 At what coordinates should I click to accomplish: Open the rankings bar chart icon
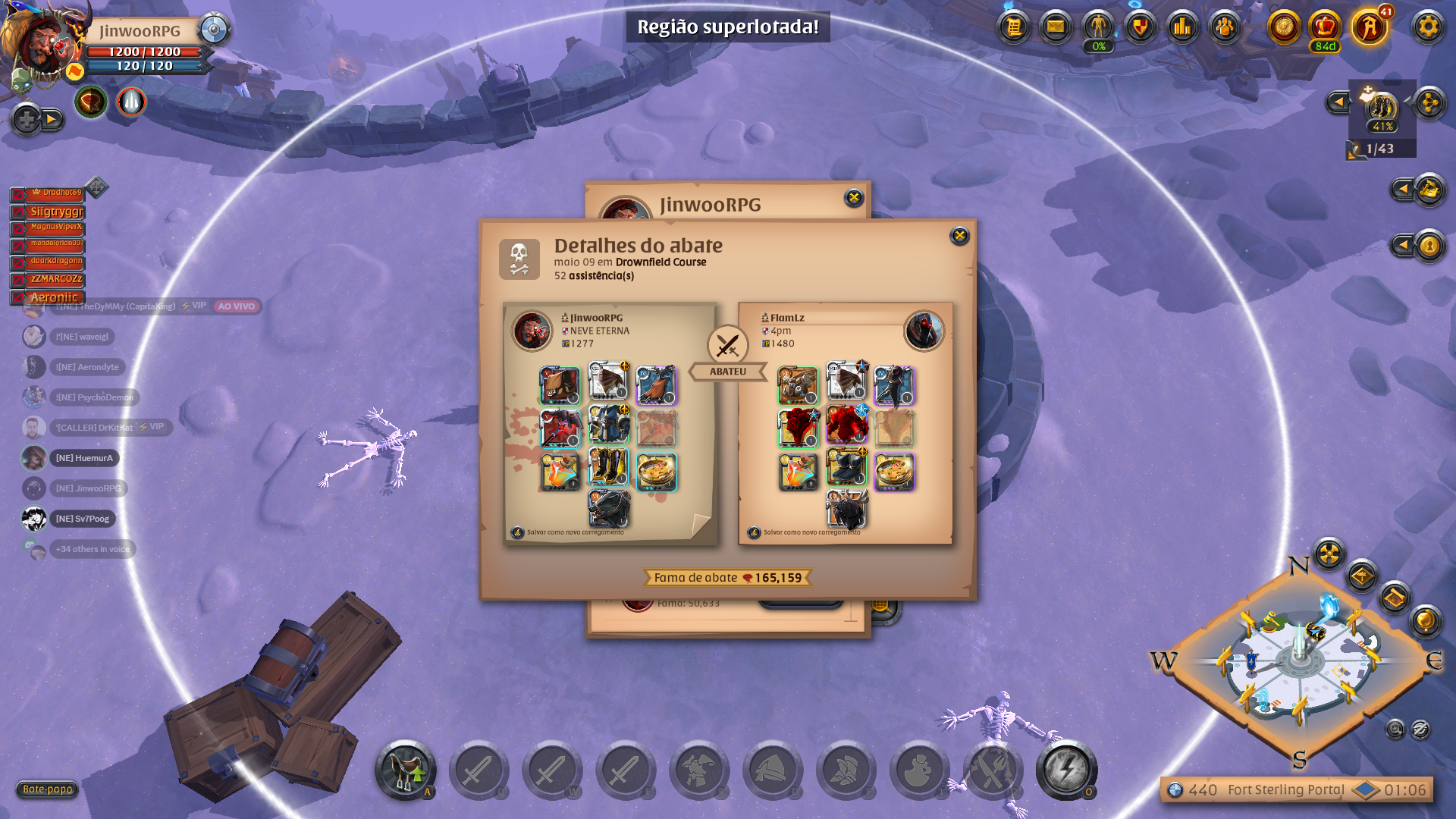coord(1182,27)
